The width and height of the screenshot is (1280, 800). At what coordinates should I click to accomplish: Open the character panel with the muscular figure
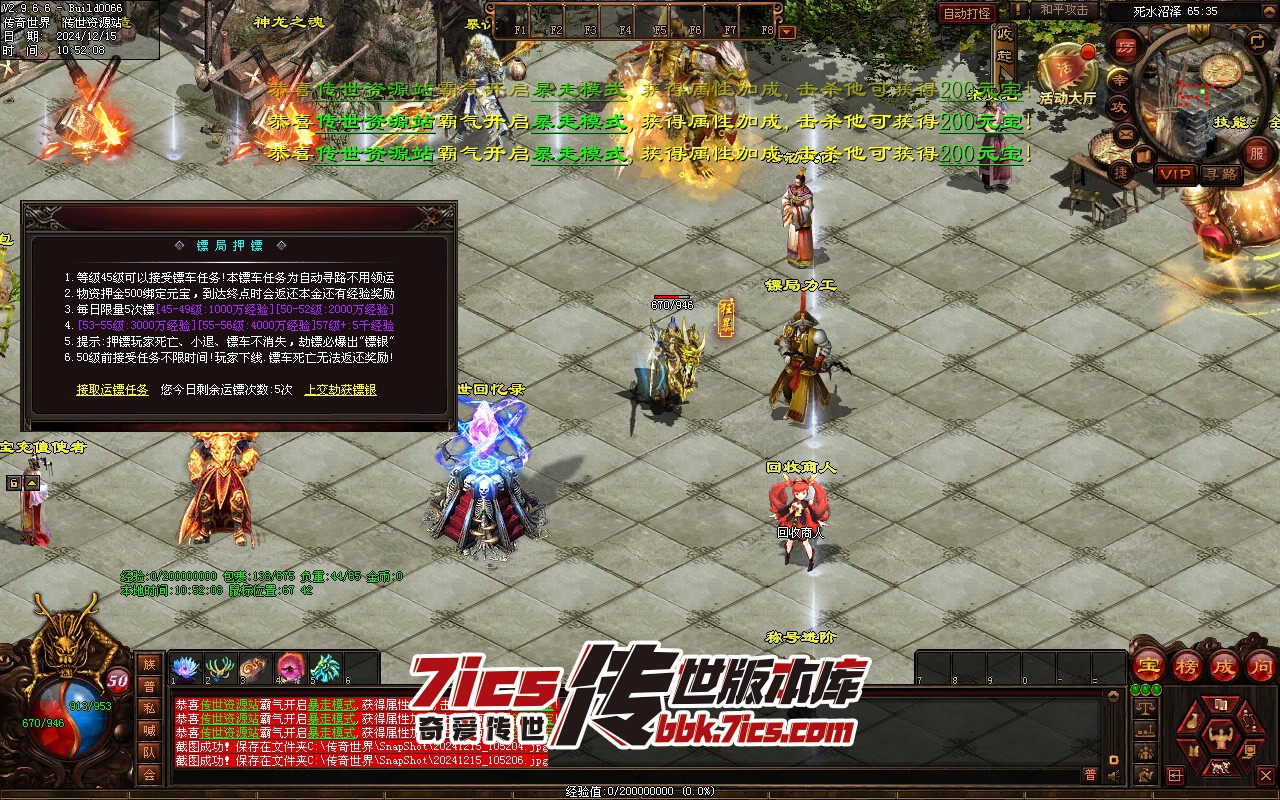(x=1220, y=740)
